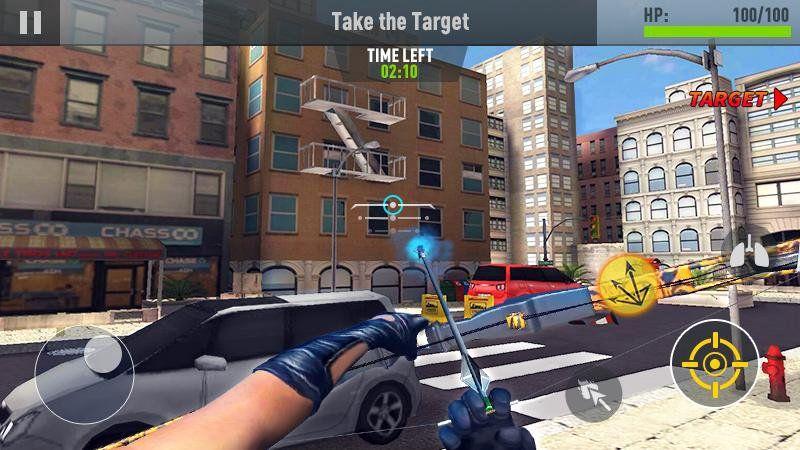Activate the yellow triple-arrow skill
This screenshot has height=450, width=800.
[x=622, y=280]
